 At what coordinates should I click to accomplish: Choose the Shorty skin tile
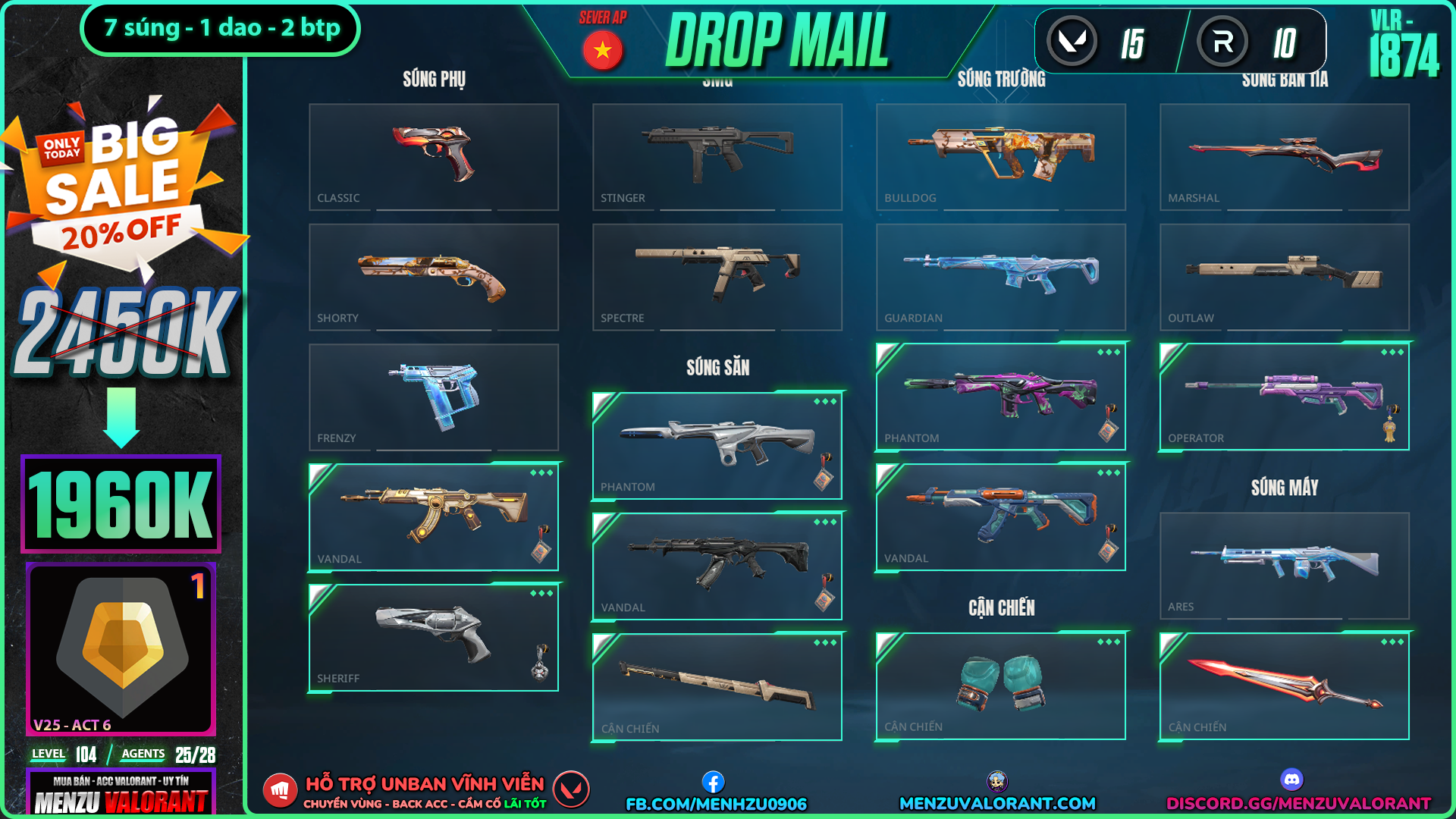point(433,277)
